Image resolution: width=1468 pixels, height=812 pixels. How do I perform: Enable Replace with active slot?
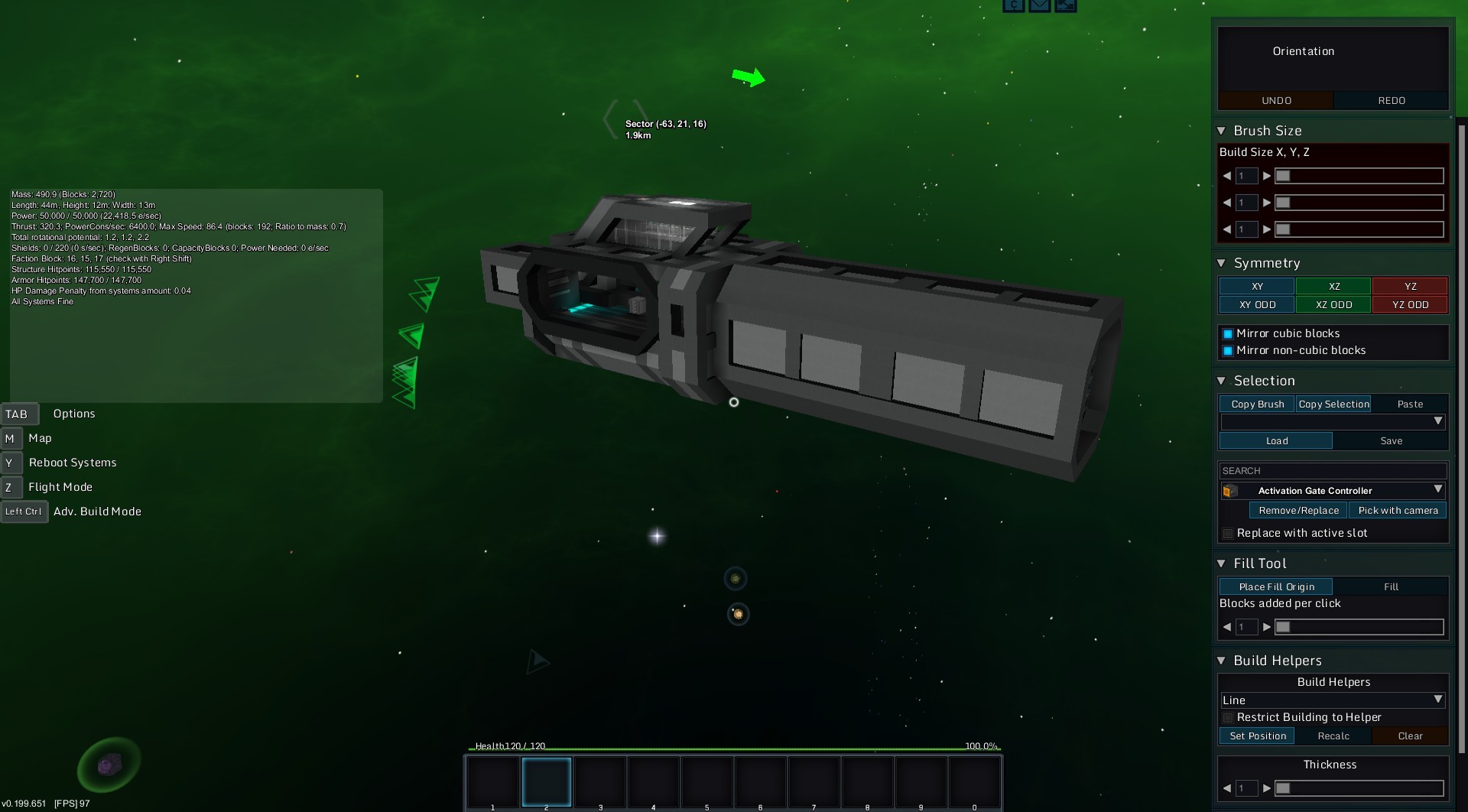1228,534
